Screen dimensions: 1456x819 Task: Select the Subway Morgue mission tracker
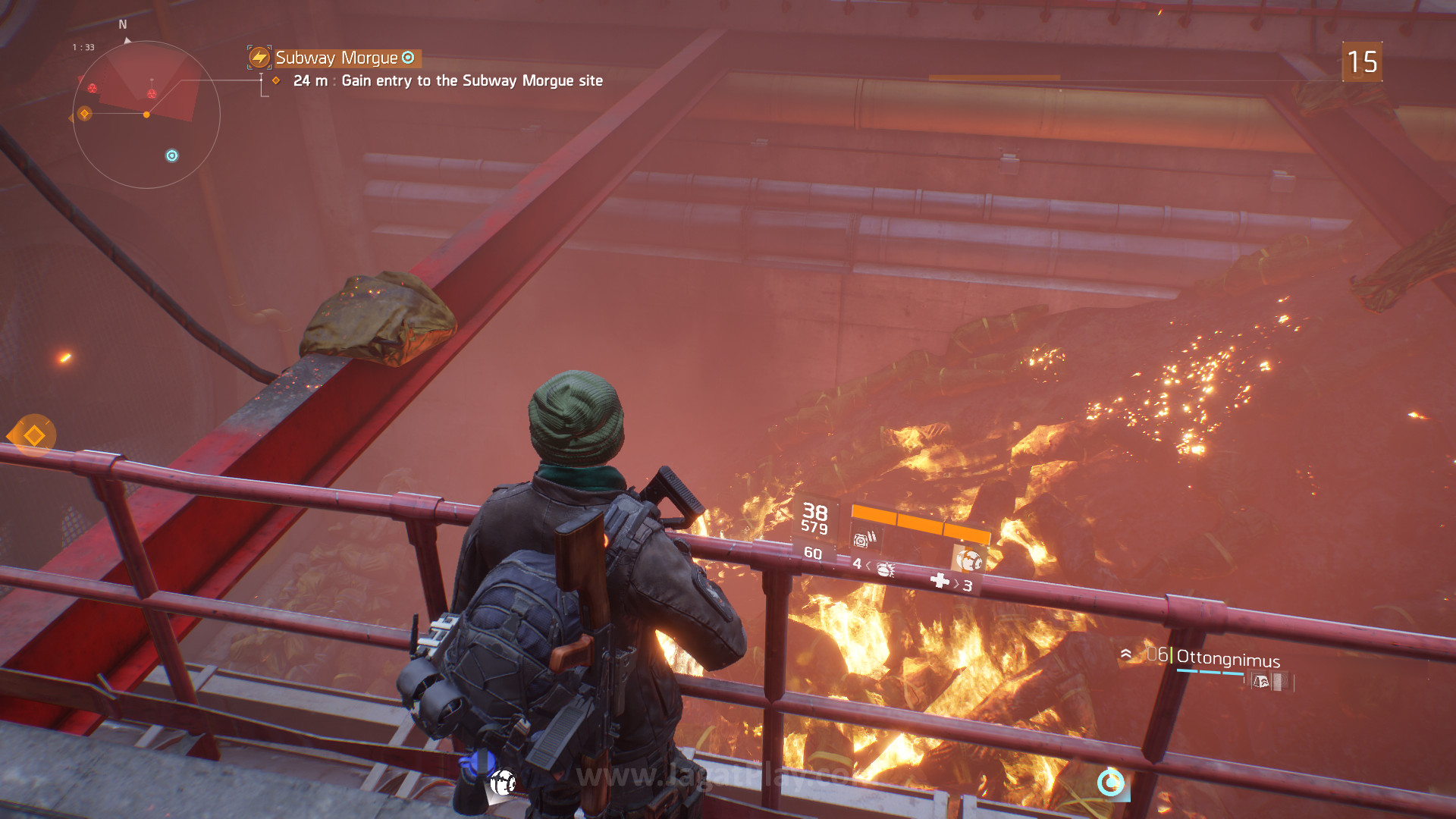(x=336, y=58)
